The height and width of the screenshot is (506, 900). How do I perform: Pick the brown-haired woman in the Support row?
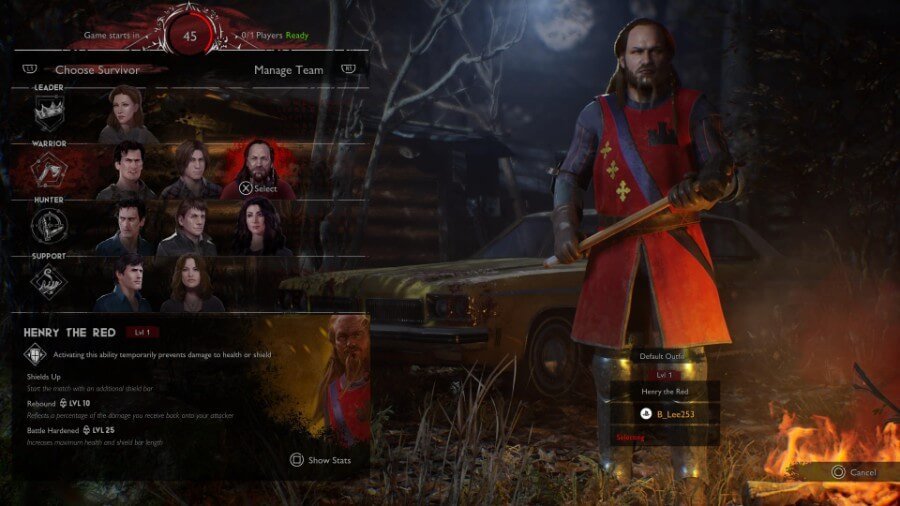pos(190,284)
